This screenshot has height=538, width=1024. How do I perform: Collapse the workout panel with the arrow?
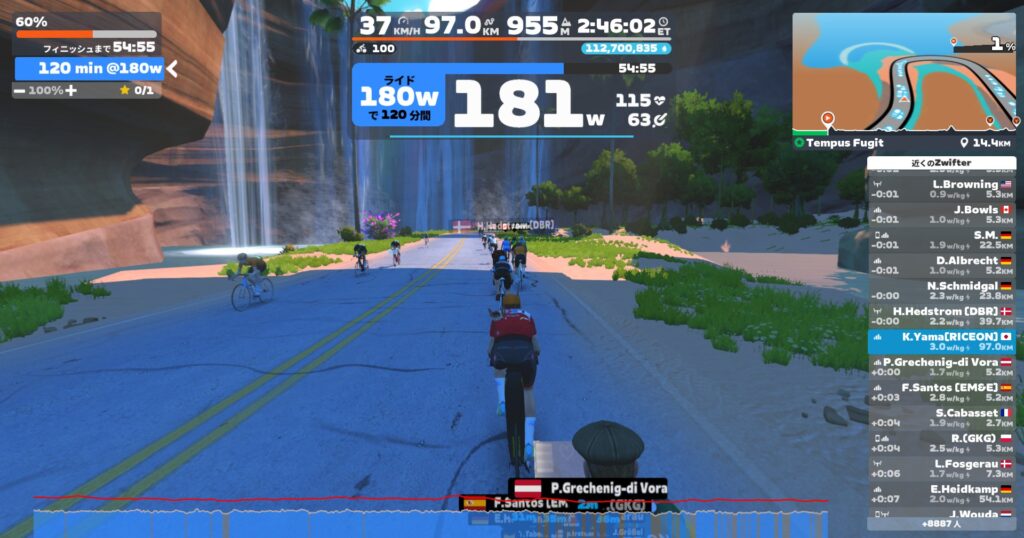coord(172,68)
